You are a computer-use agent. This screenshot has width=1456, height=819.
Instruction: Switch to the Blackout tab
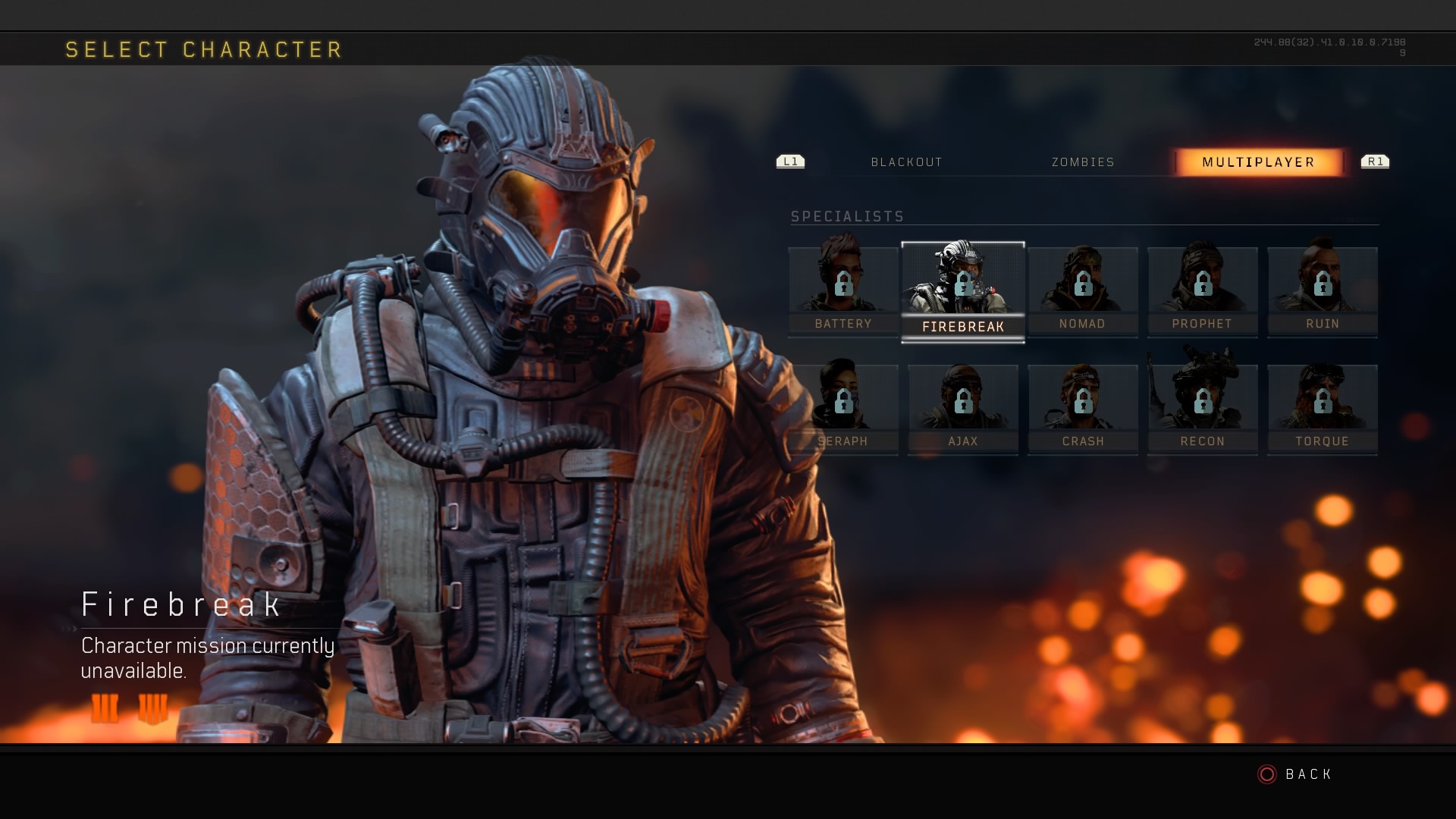pyautogui.click(x=906, y=162)
